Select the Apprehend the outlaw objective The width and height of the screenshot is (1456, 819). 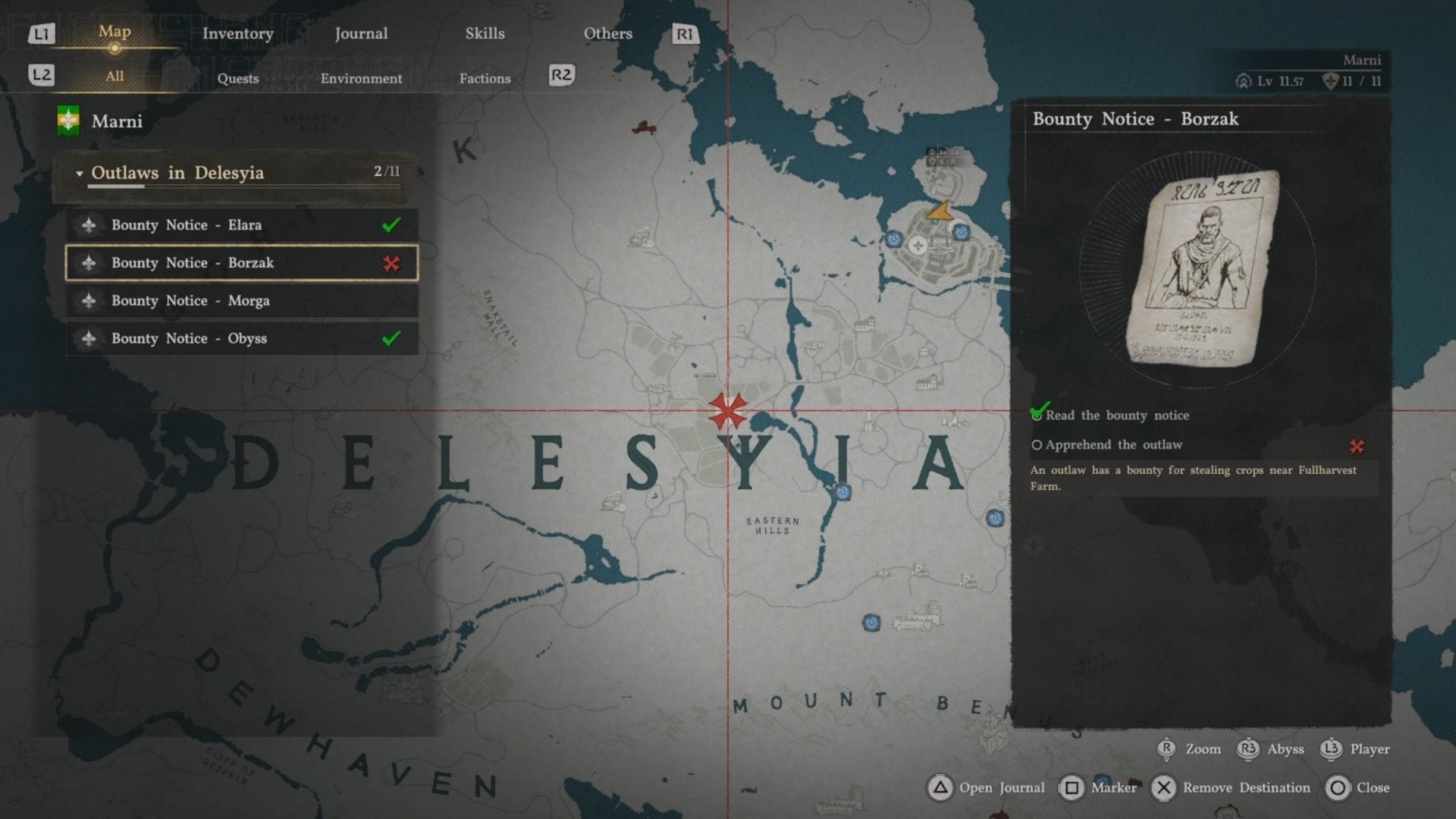[1113, 445]
